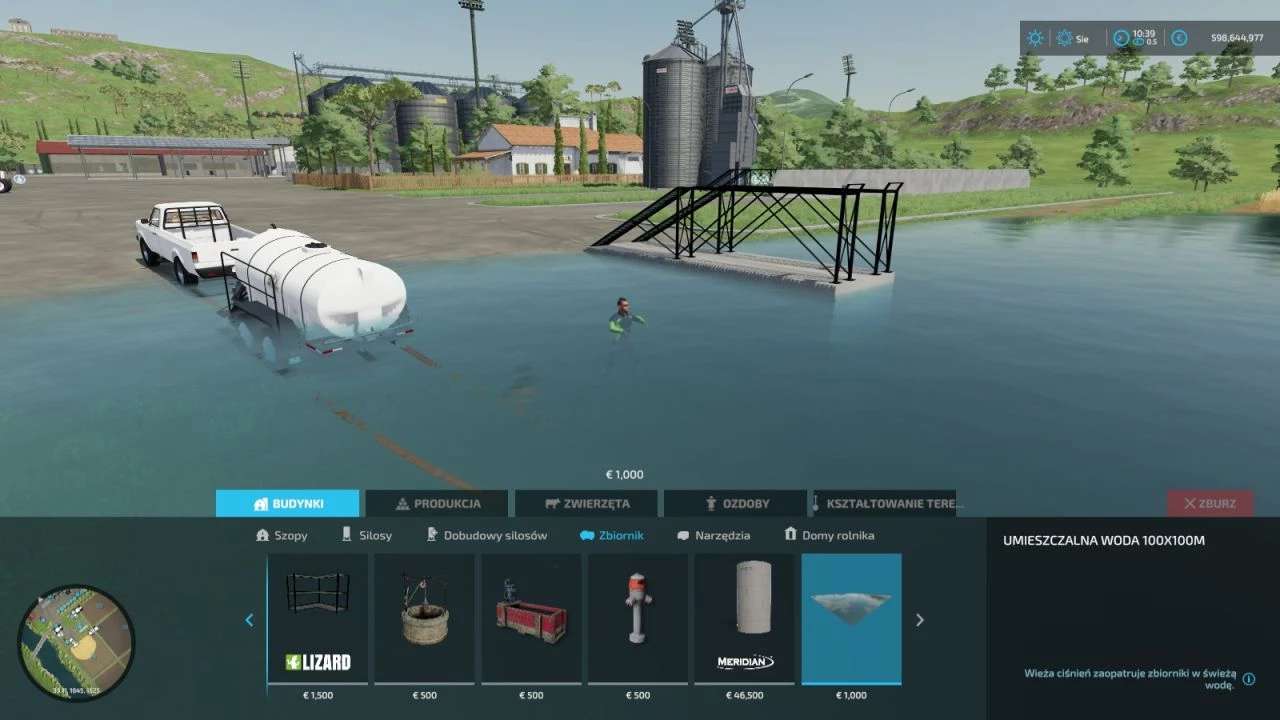The image size is (1280, 720).
Task: Choose the Szopy subcategory
Action: 282,535
